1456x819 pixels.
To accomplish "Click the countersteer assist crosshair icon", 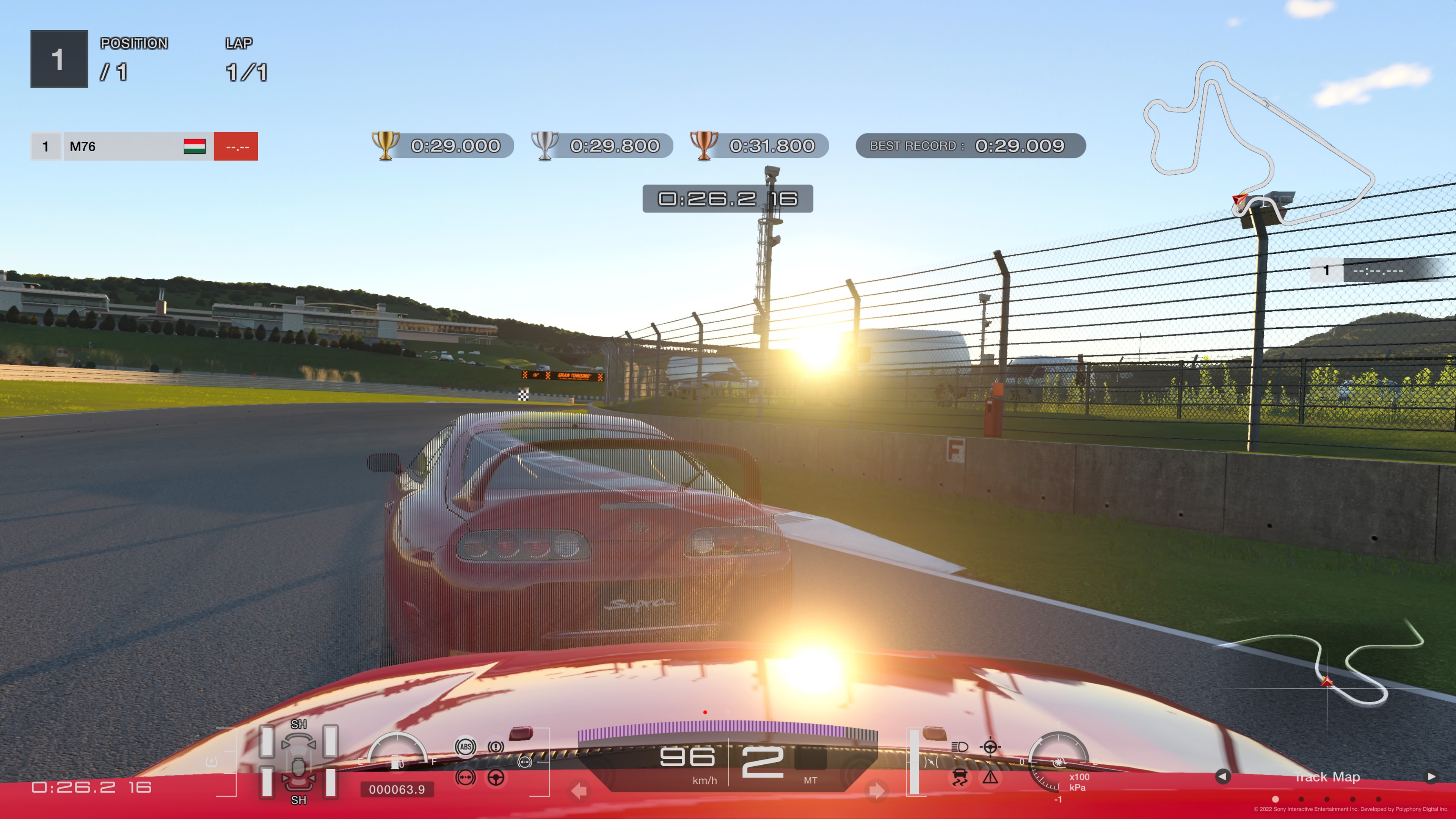I will (x=990, y=747).
